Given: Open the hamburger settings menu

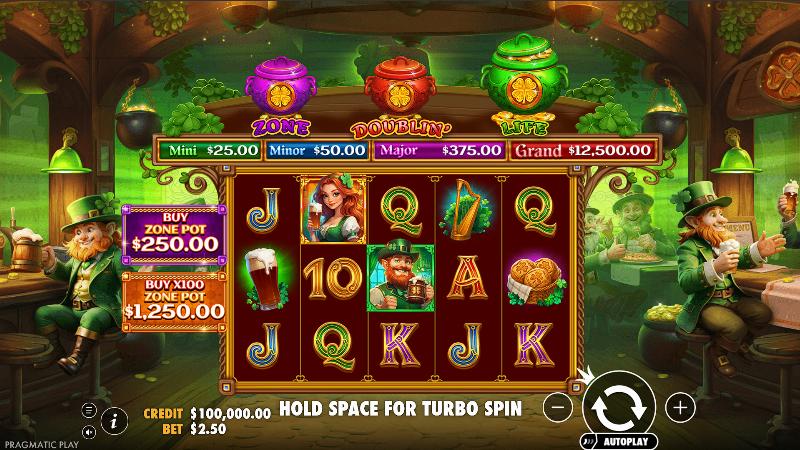Looking at the screenshot, I should 89,410.
